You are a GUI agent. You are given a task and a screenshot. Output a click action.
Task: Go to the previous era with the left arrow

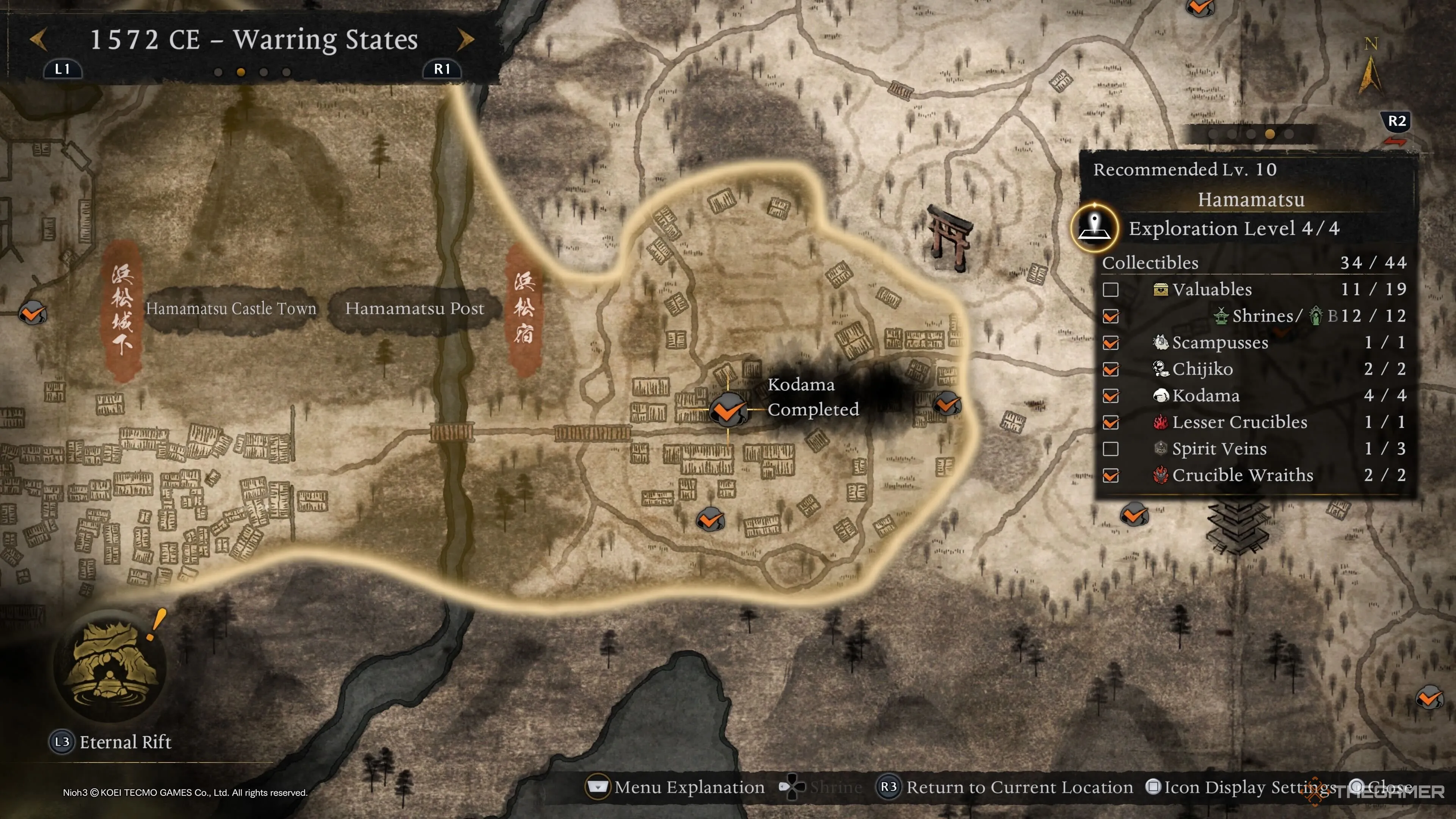tap(38, 39)
